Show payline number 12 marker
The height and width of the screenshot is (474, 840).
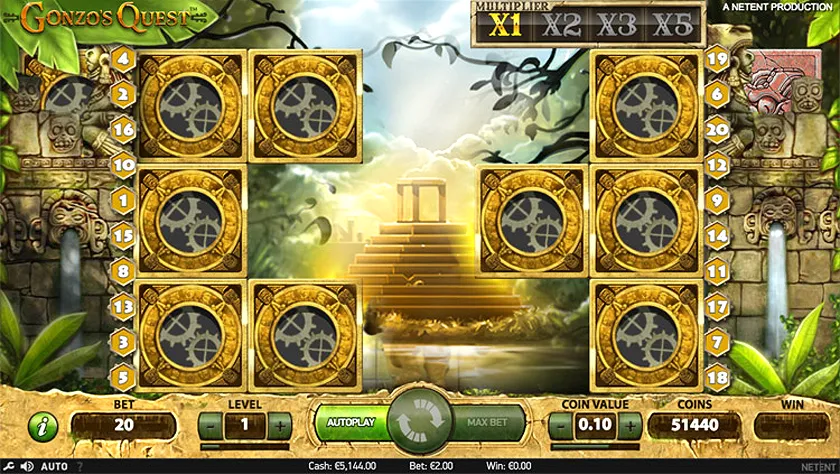[716, 163]
